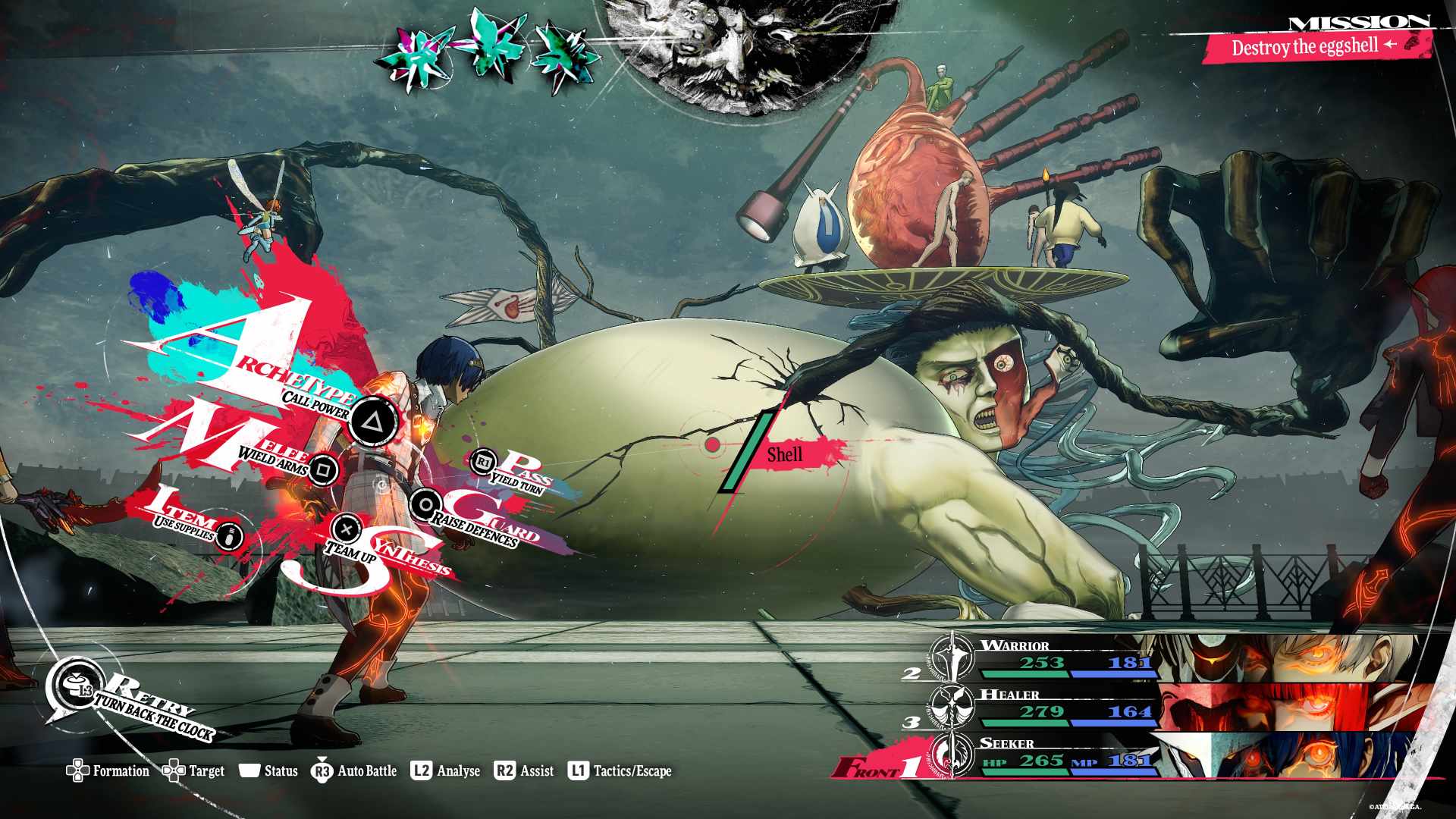Open the Formation option
The width and height of the screenshot is (1456, 819).
pyautogui.click(x=108, y=771)
